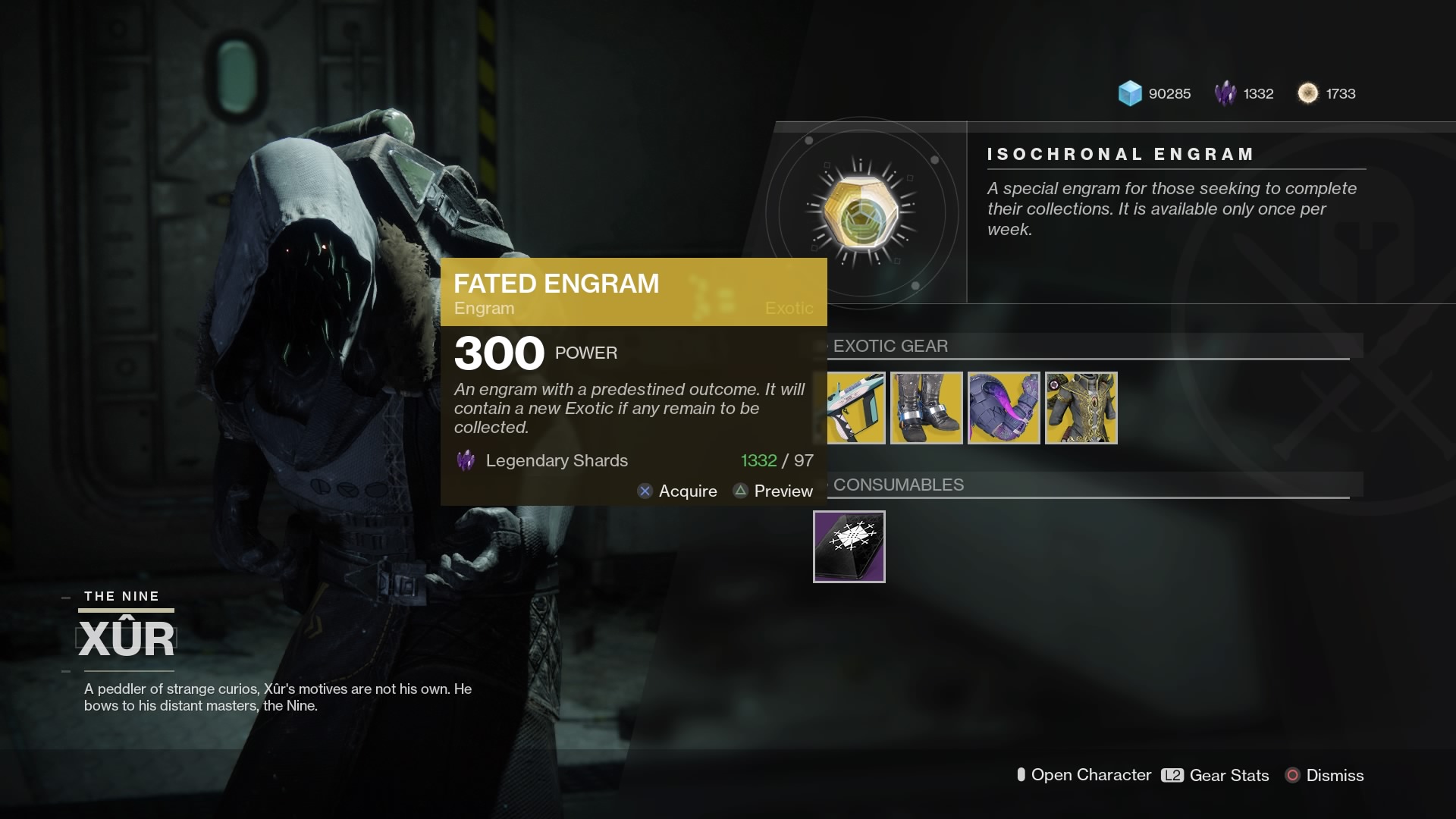Click the Bright Dust currency icon
This screenshot has width=1456, height=819.
(x=1307, y=93)
